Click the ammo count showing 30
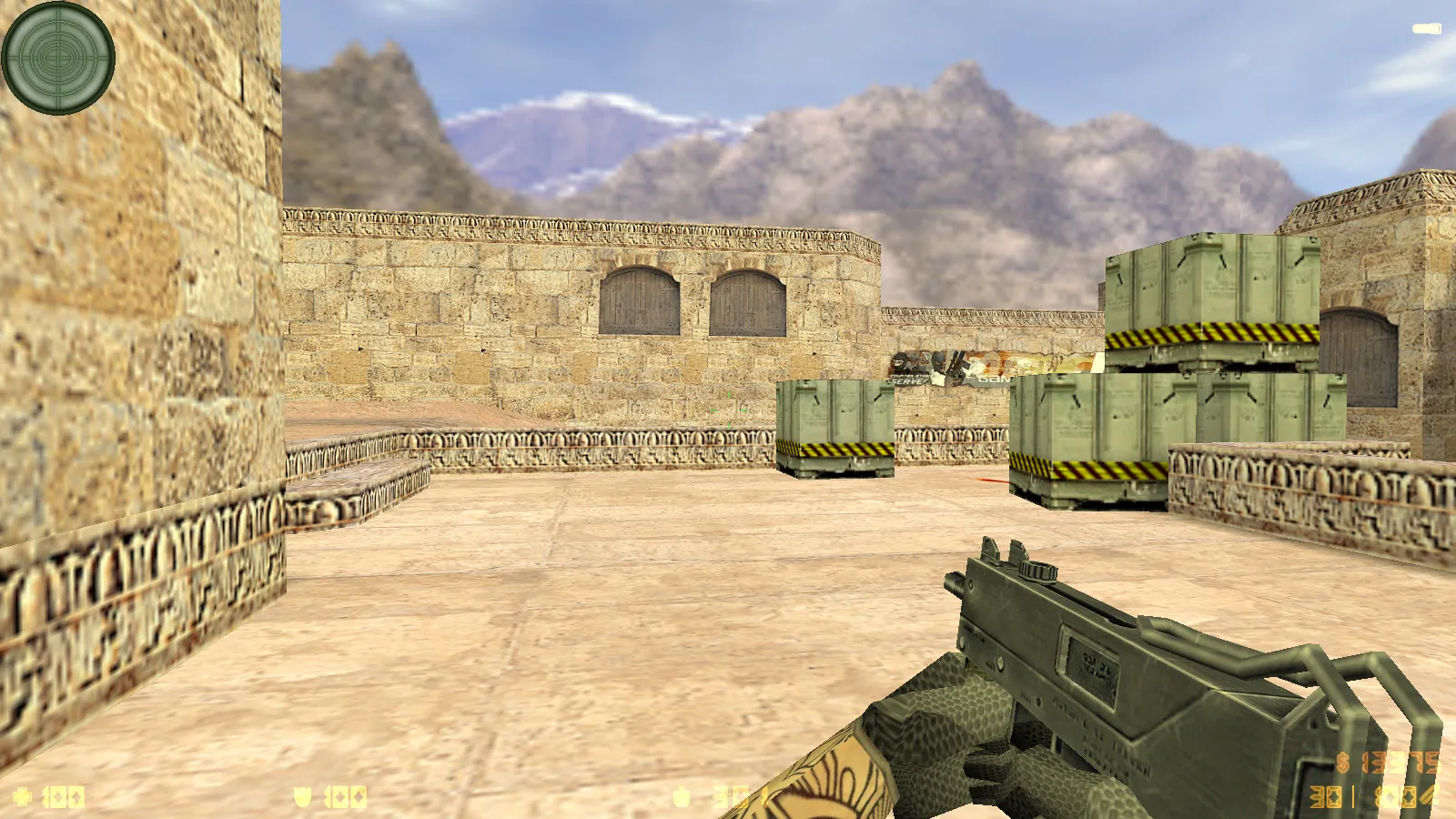This screenshot has height=819, width=1456. (x=1326, y=795)
